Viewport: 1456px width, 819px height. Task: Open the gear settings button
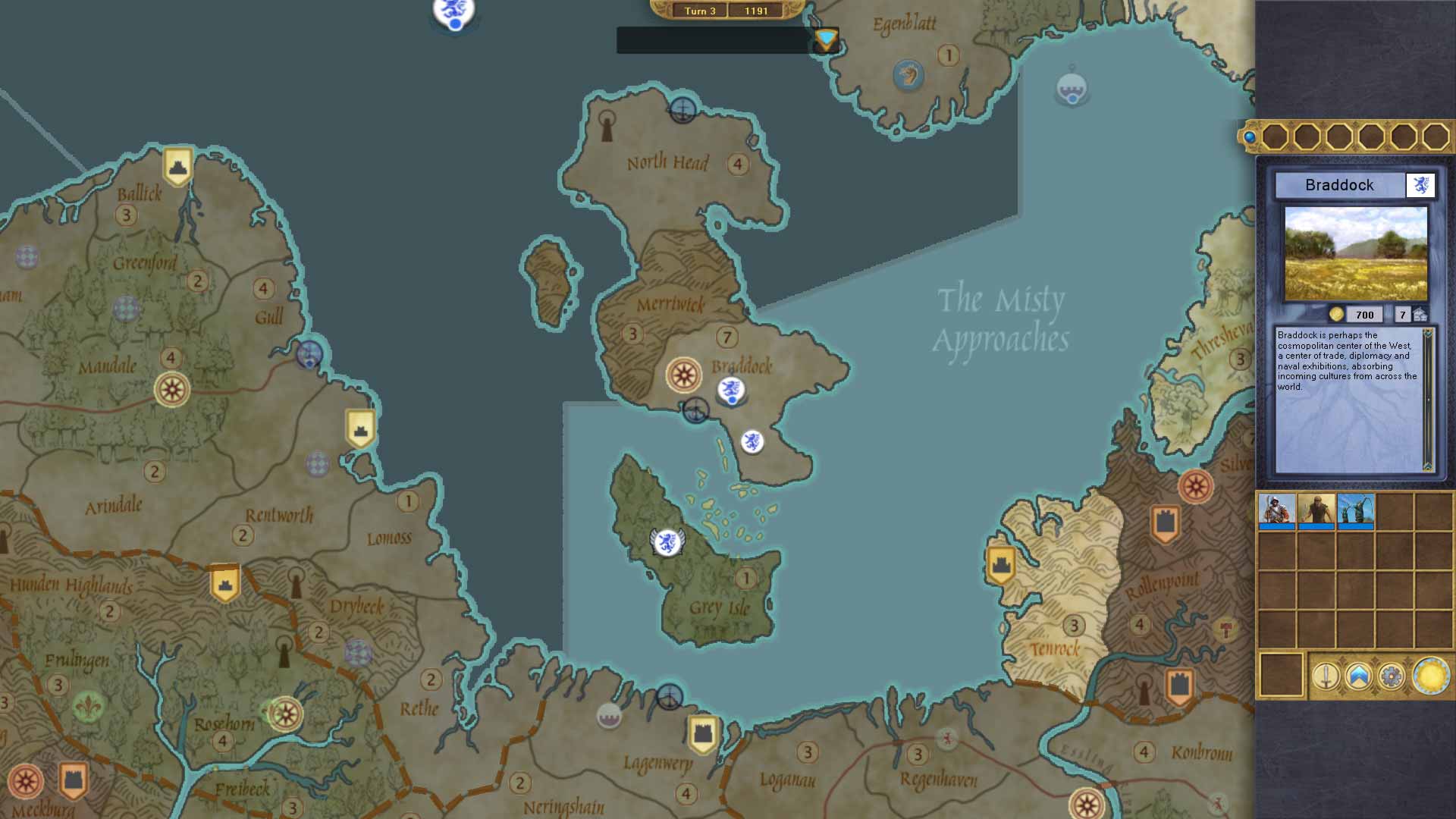pos(1391,676)
